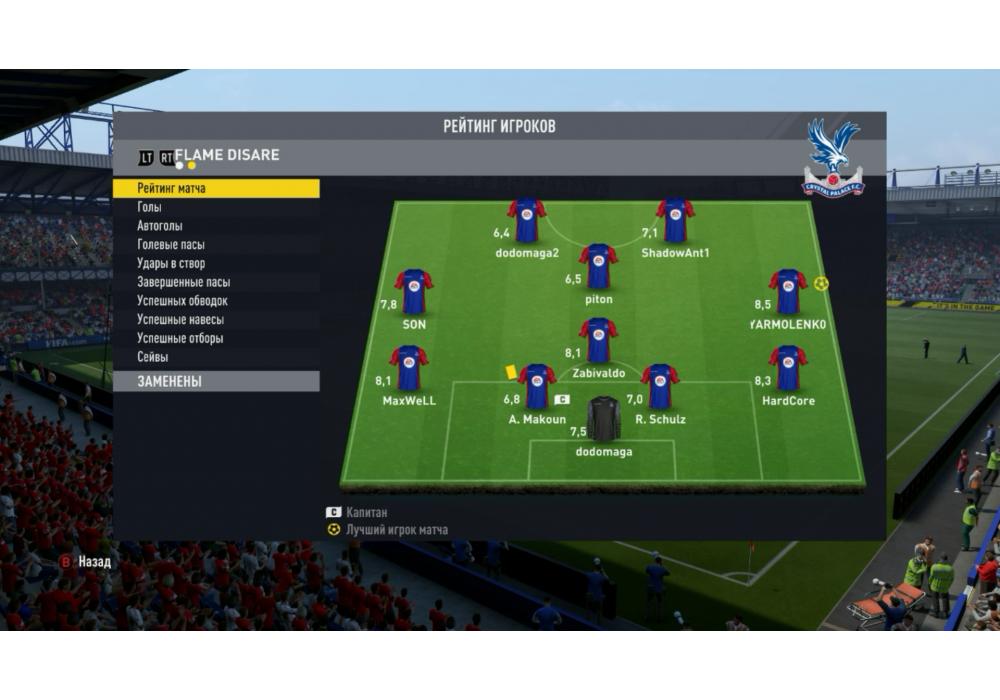The image size is (1000, 700).
Task: Pick player Zabivaldo on the pitch
Action: click(598, 341)
